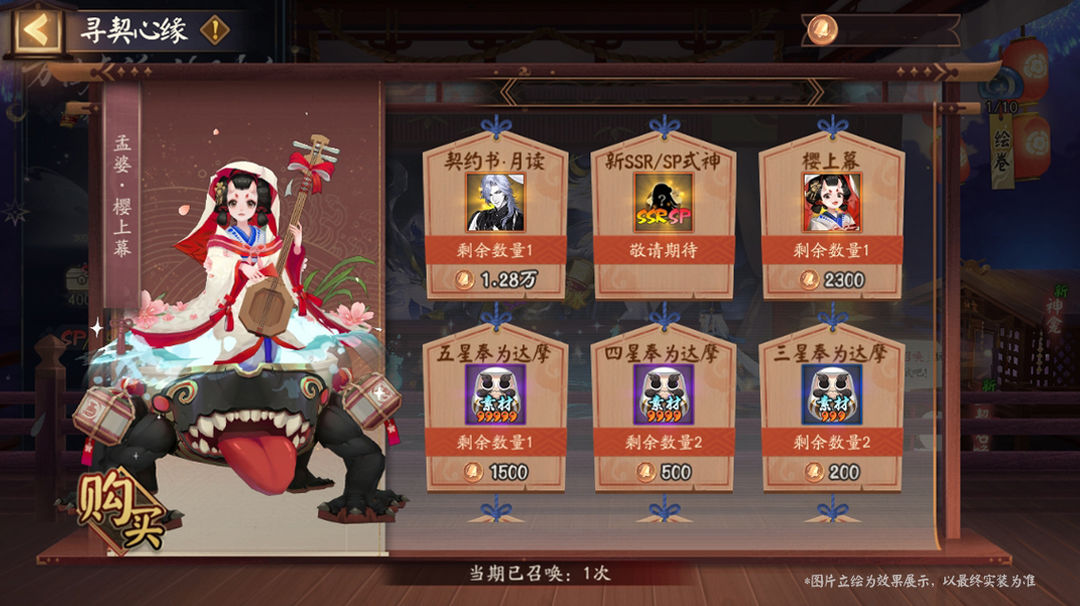Select the 樱上幕 skin plaque
Screen dimensions: 1080x606
(832, 216)
